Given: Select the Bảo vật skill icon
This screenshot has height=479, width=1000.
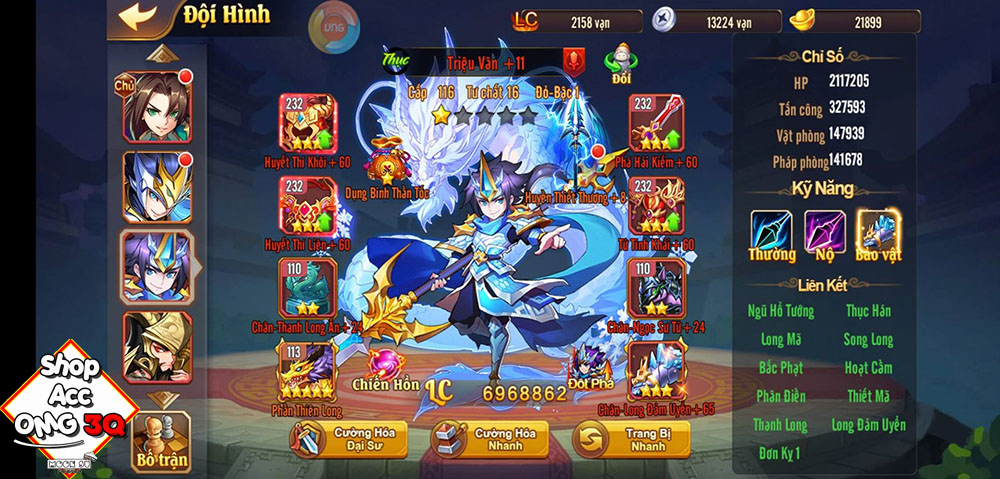Looking at the screenshot, I should 879,233.
